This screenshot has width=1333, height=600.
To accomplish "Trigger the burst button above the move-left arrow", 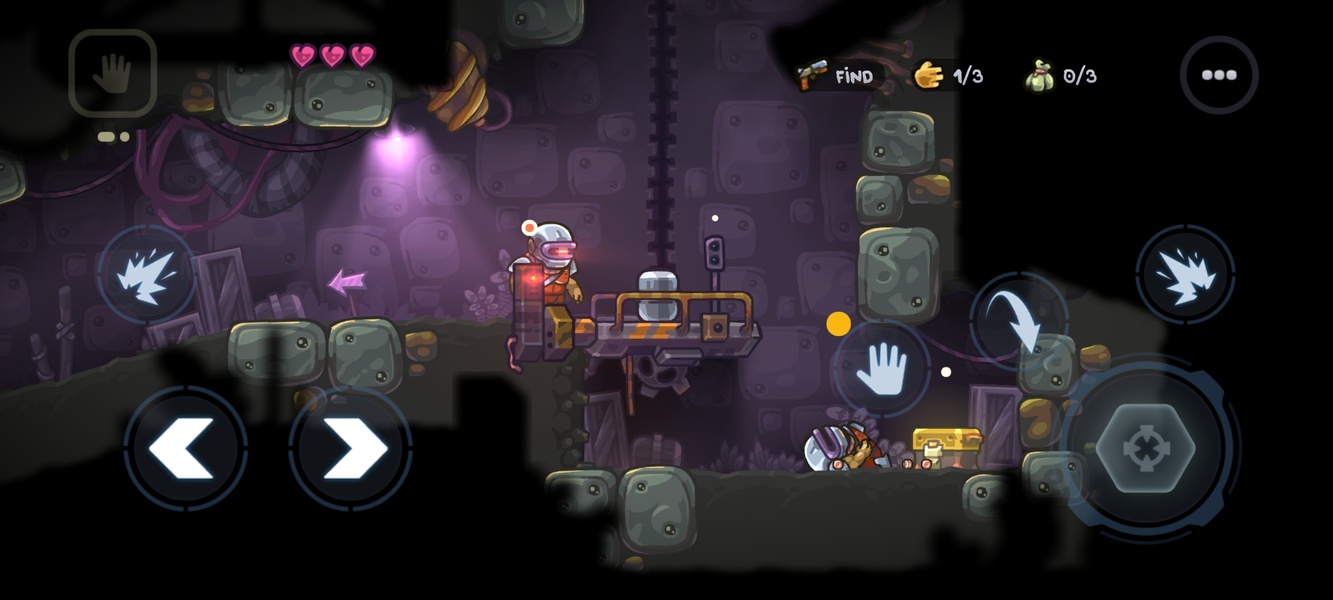I will (x=147, y=274).
